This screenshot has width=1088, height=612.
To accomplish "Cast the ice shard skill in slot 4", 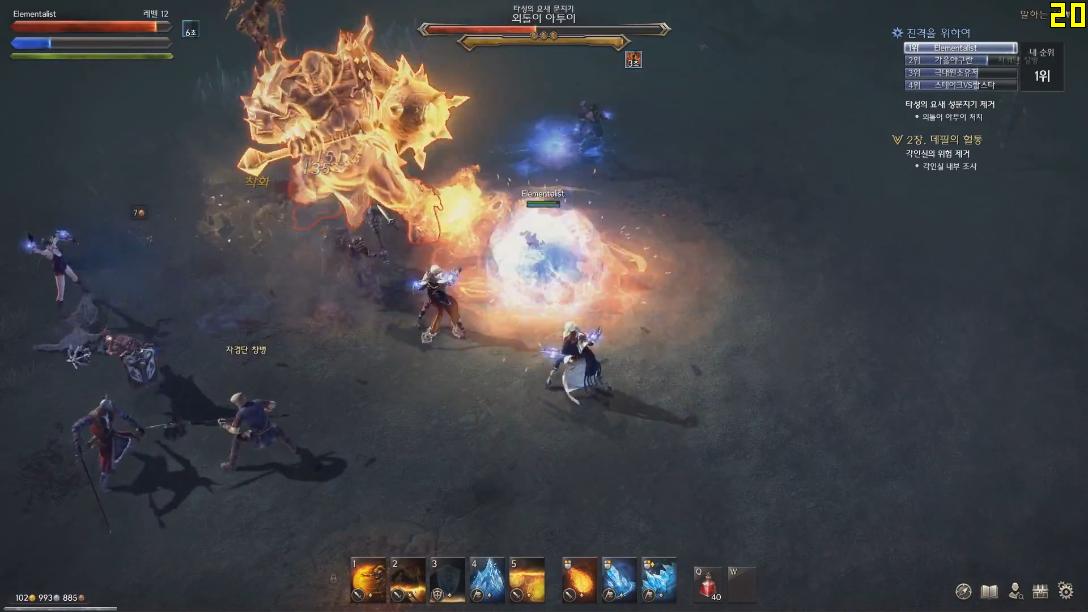I will (487, 580).
